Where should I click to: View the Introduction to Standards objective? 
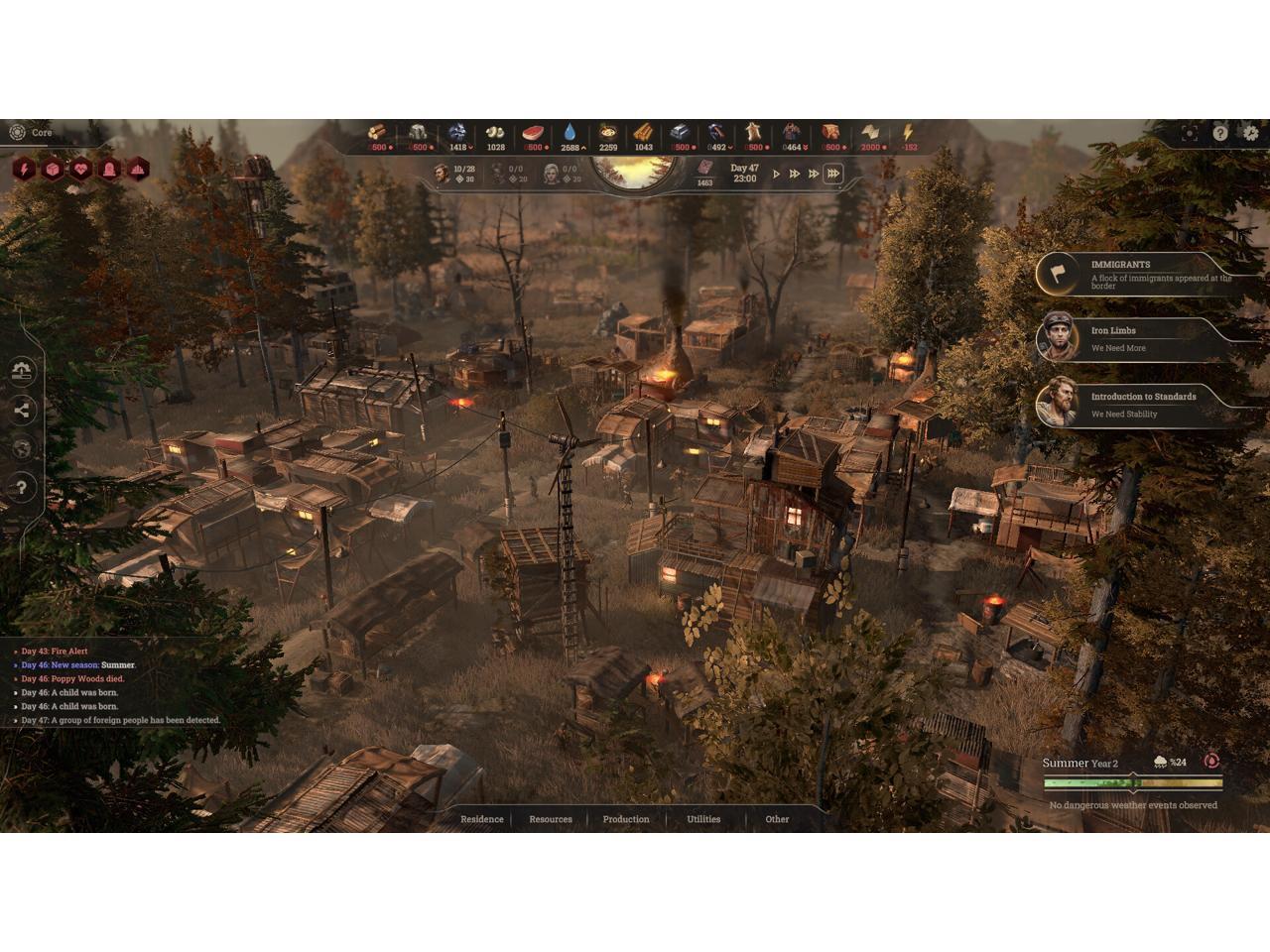click(1141, 405)
